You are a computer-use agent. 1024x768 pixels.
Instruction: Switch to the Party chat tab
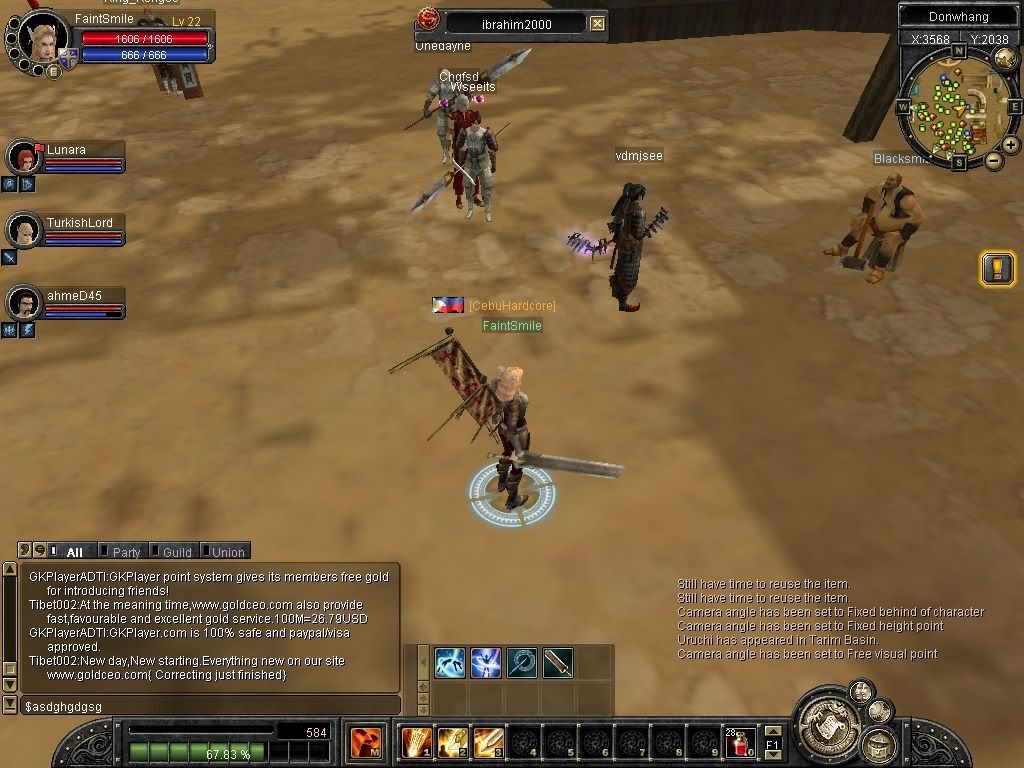click(126, 551)
